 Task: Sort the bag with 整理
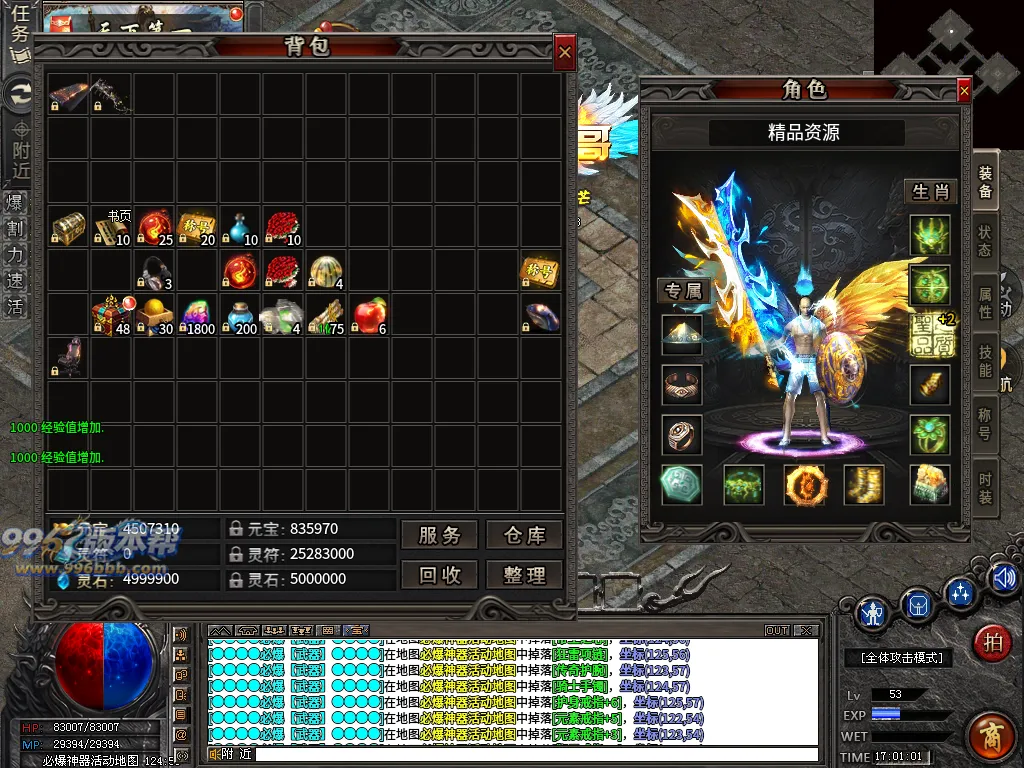pyautogui.click(x=524, y=574)
